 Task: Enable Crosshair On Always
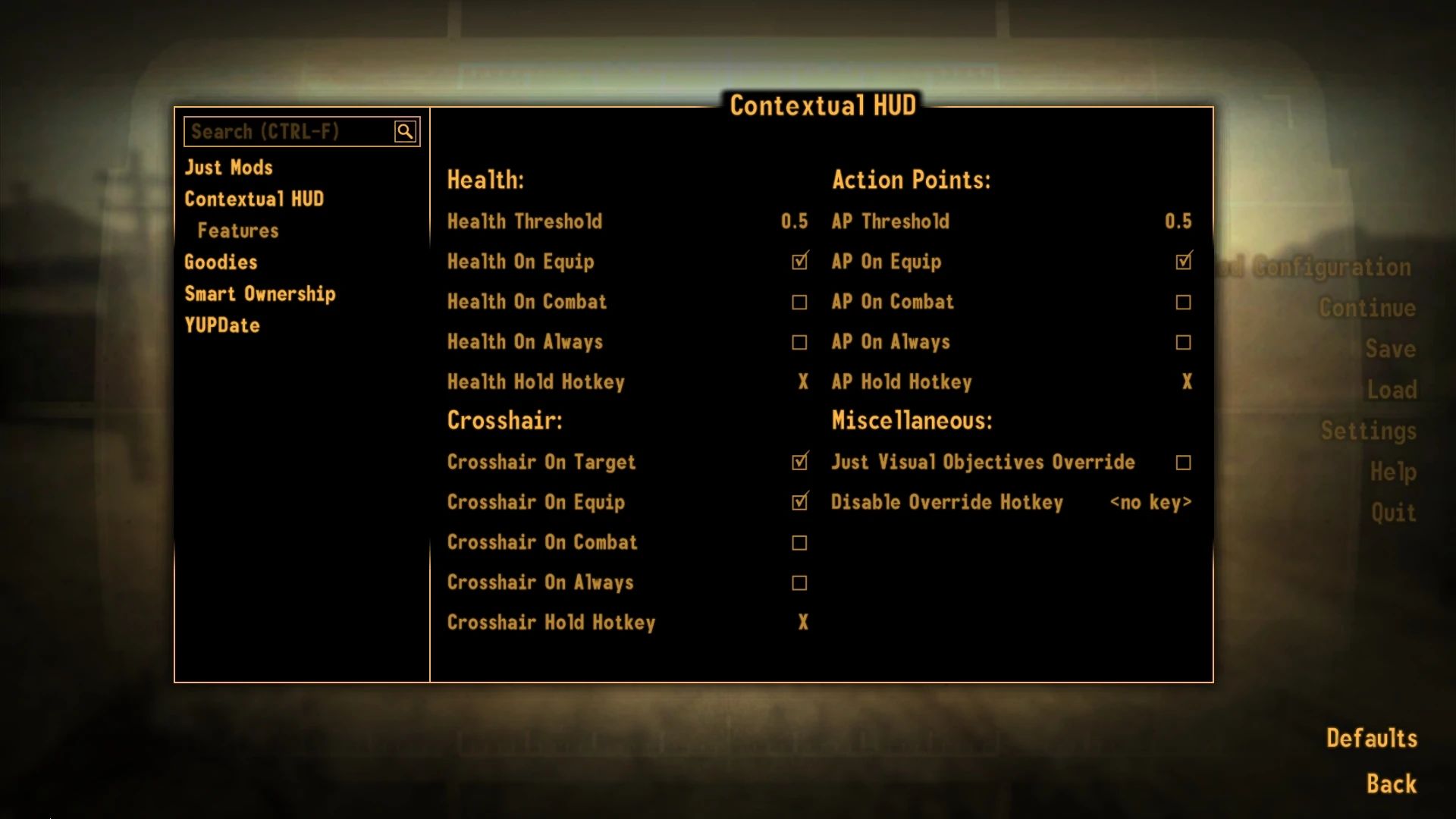[x=799, y=582]
